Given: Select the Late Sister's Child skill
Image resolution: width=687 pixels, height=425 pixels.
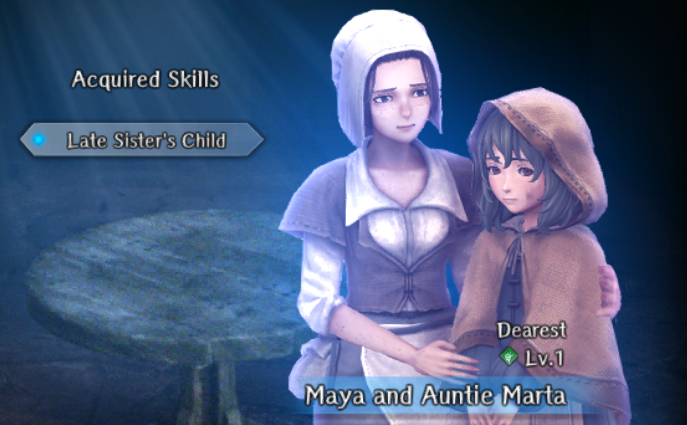Looking at the screenshot, I should pos(145,140).
